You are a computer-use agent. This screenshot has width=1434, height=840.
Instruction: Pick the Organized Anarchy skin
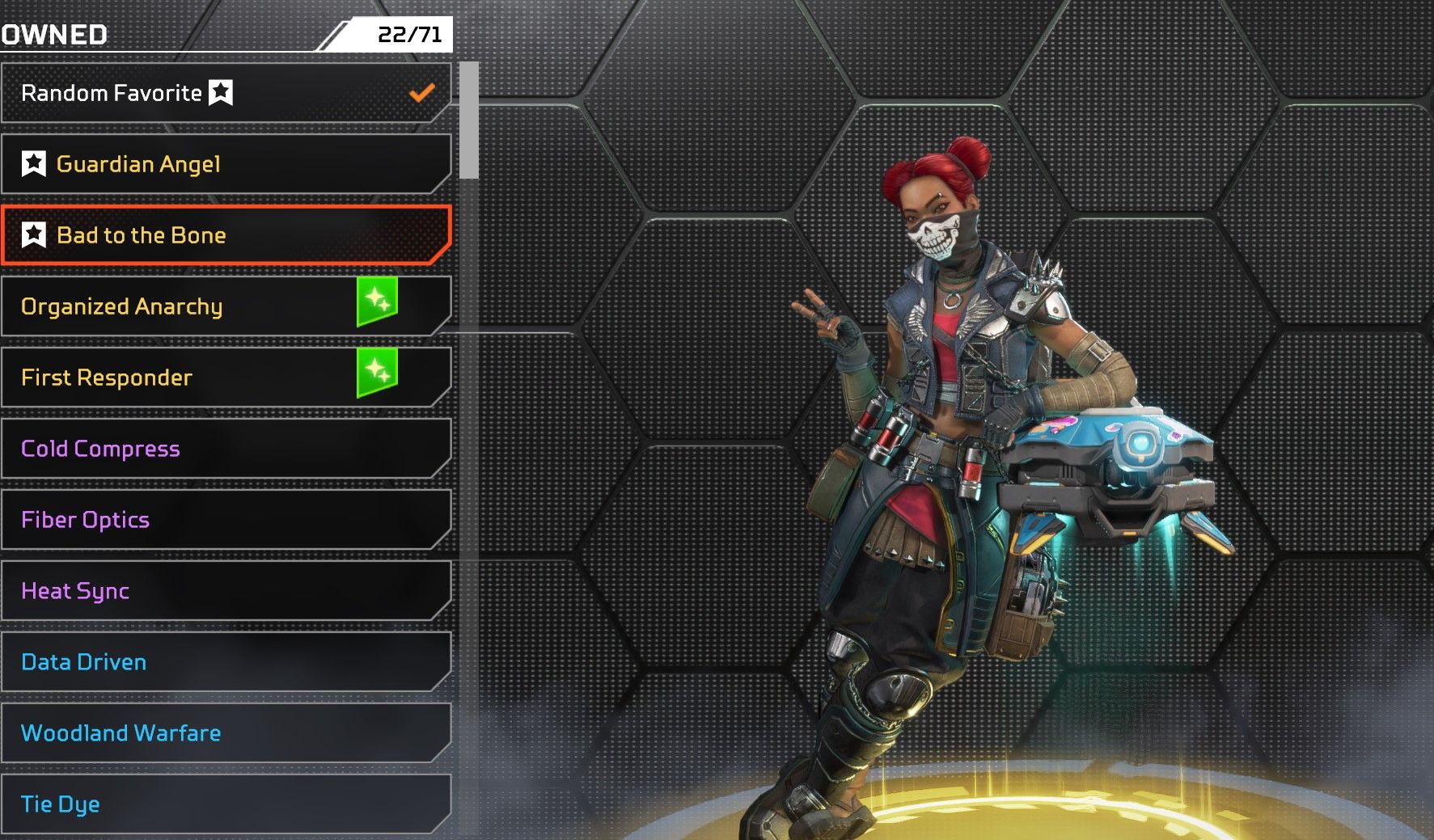(x=186, y=306)
